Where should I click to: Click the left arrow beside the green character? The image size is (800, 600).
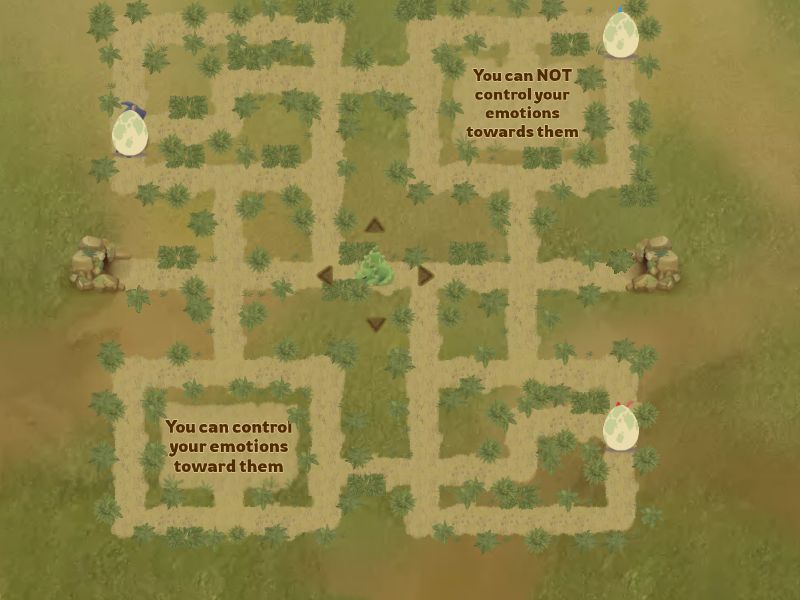click(324, 275)
